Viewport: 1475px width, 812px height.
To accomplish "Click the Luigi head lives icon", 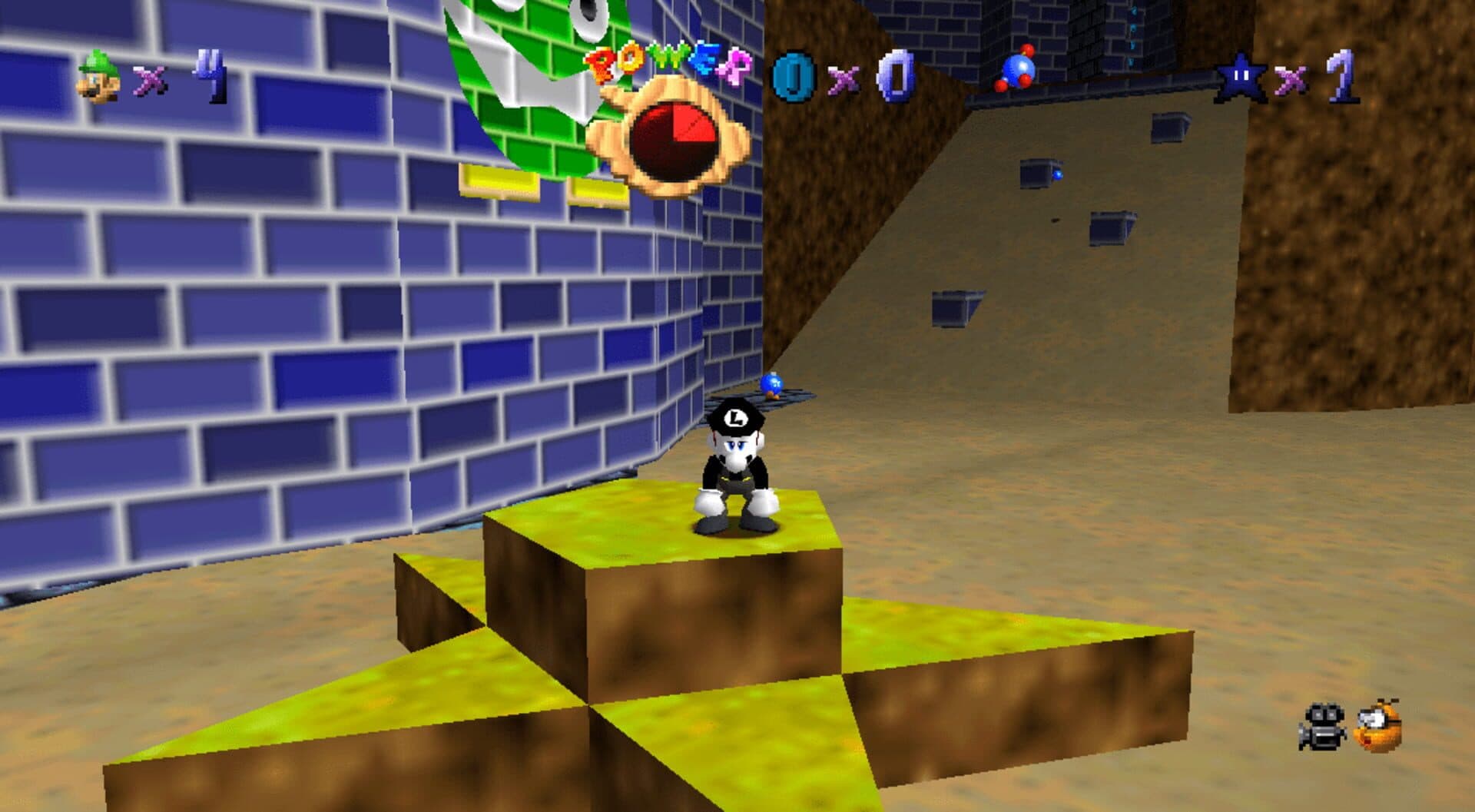I will (99, 76).
